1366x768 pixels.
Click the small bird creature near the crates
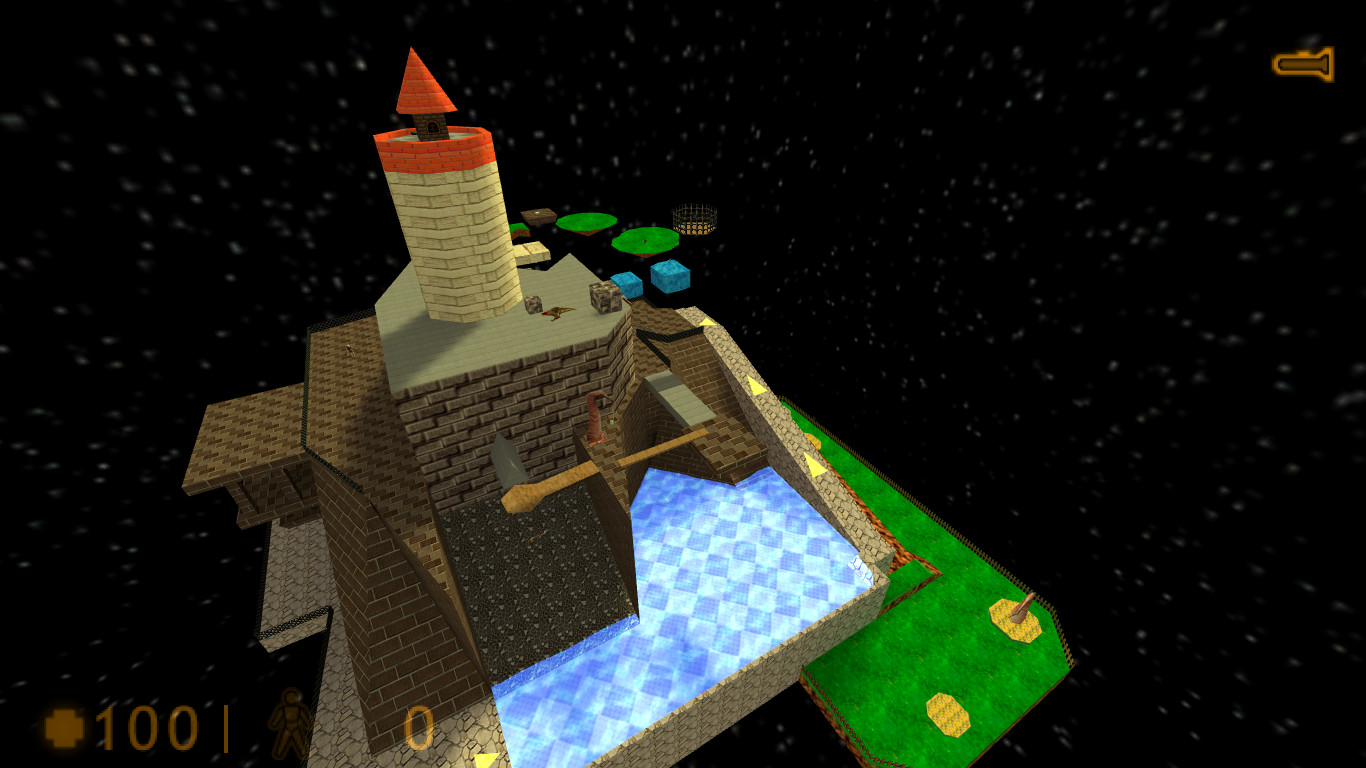tap(558, 313)
